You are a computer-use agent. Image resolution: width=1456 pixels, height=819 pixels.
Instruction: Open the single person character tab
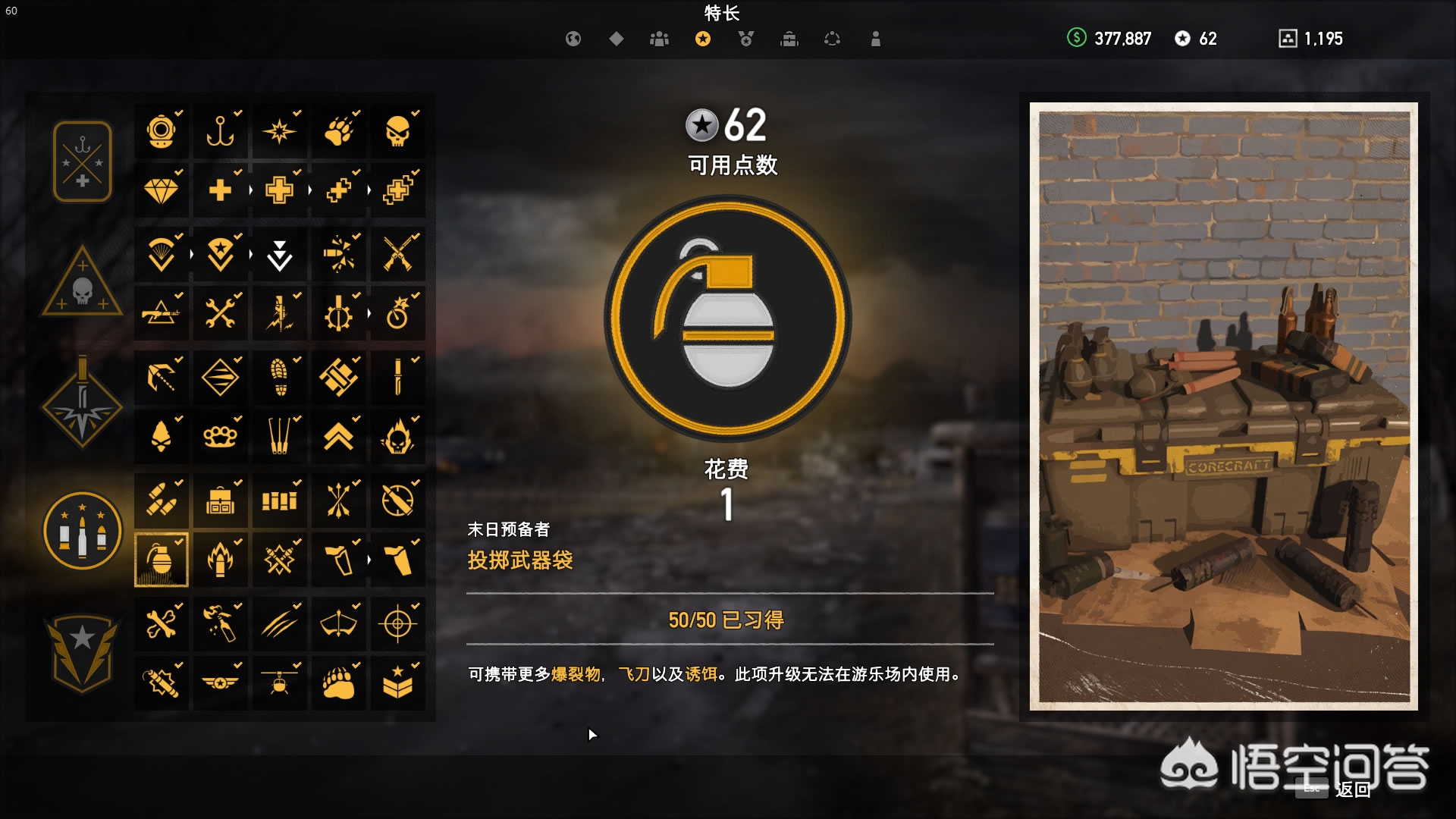pos(876,39)
